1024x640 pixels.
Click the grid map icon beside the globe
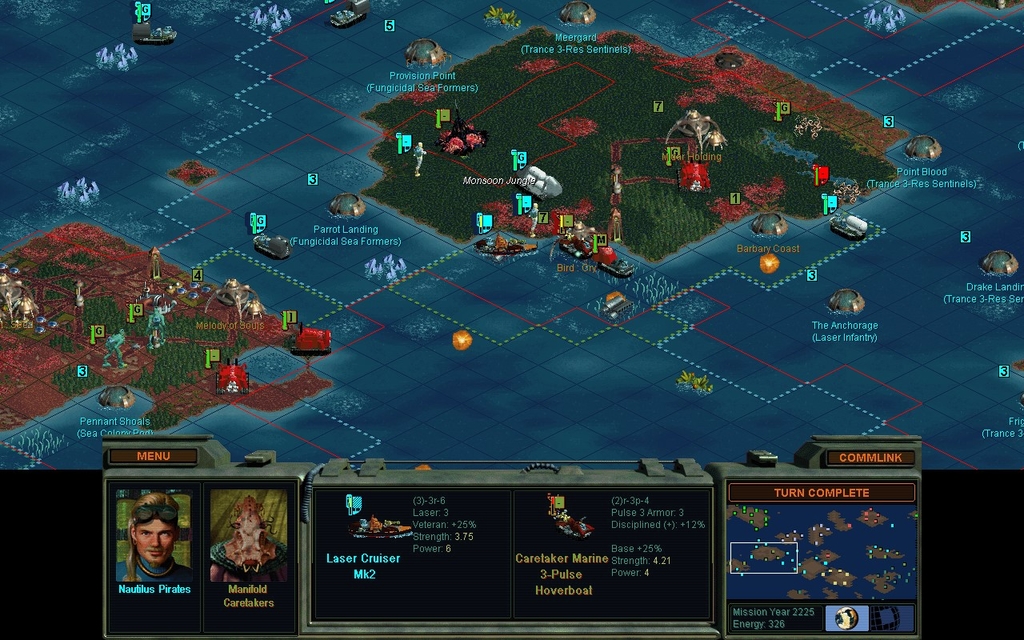(x=884, y=617)
